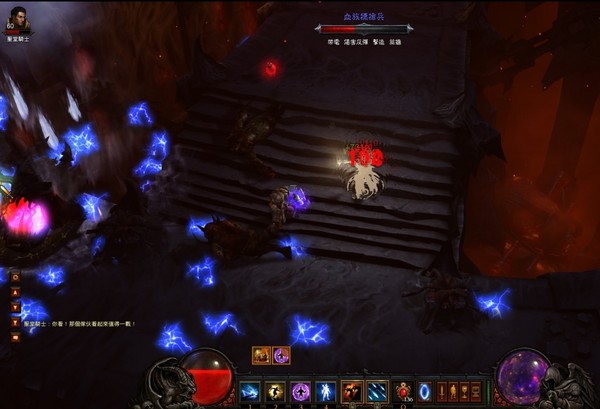The height and width of the screenshot is (409, 600).
Task: Click the Templar follower portrait
Action: [20, 18]
